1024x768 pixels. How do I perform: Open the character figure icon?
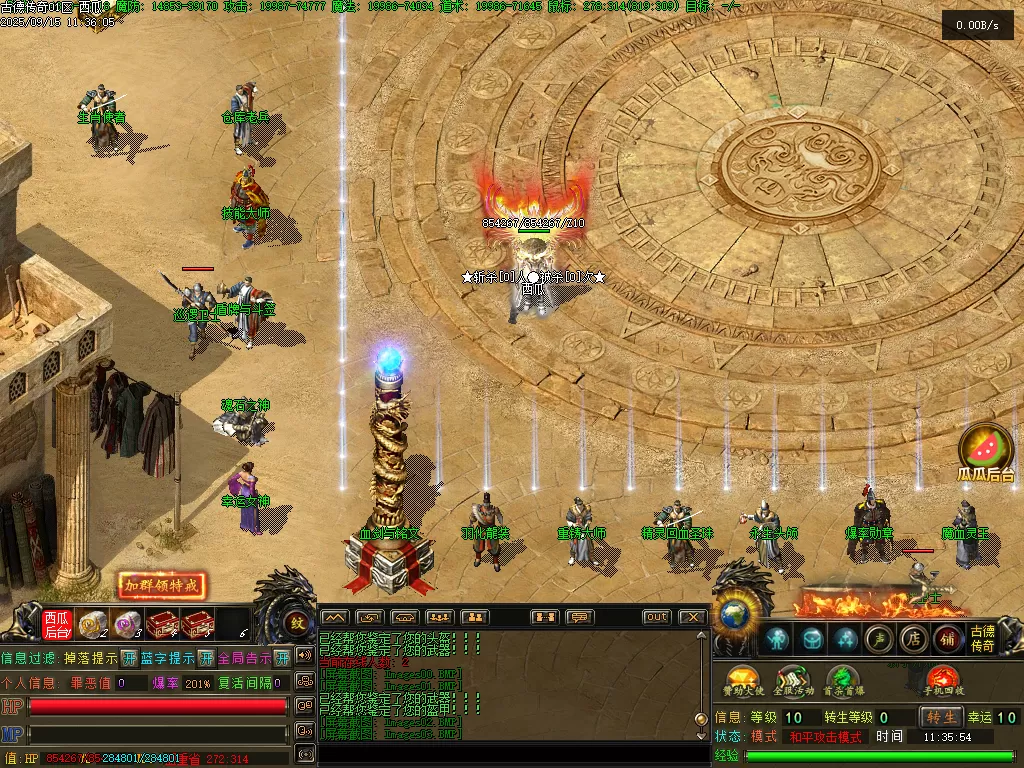click(x=777, y=639)
